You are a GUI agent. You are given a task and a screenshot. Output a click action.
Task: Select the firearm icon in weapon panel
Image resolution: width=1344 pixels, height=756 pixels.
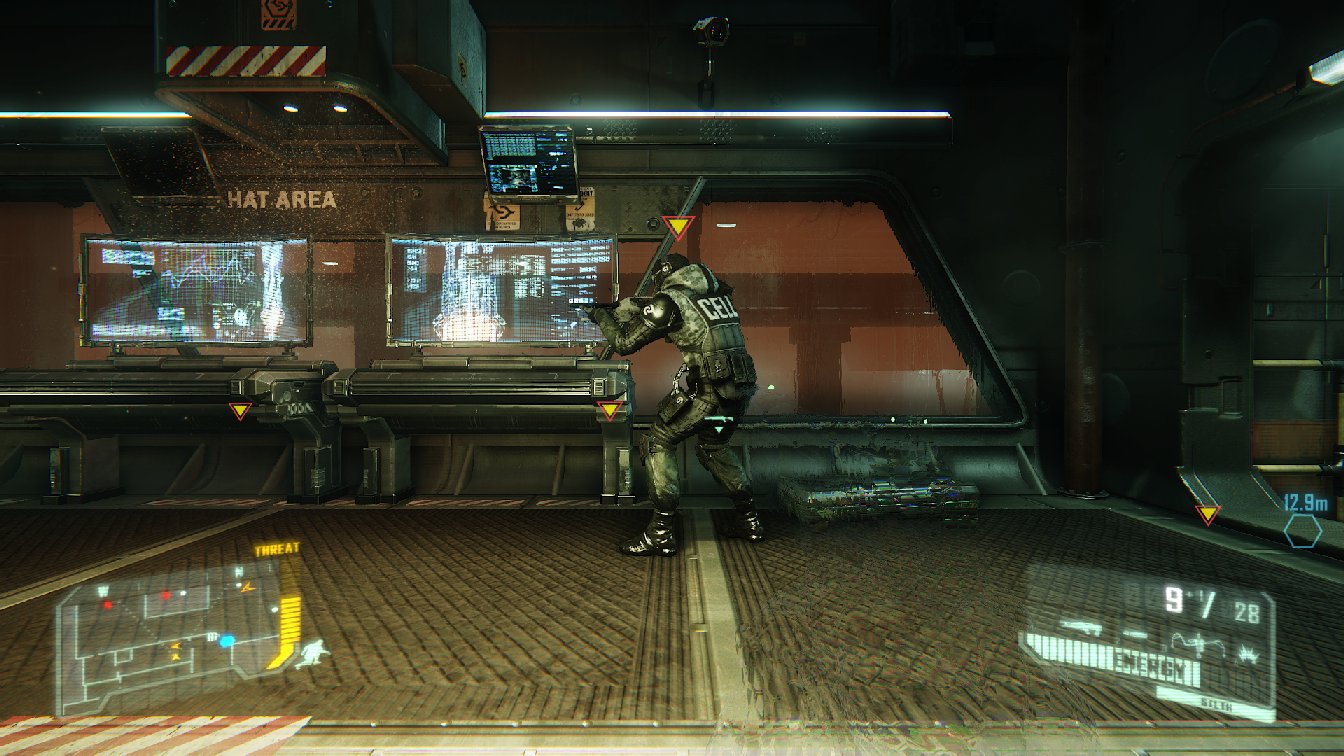pyautogui.click(x=1082, y=629)
